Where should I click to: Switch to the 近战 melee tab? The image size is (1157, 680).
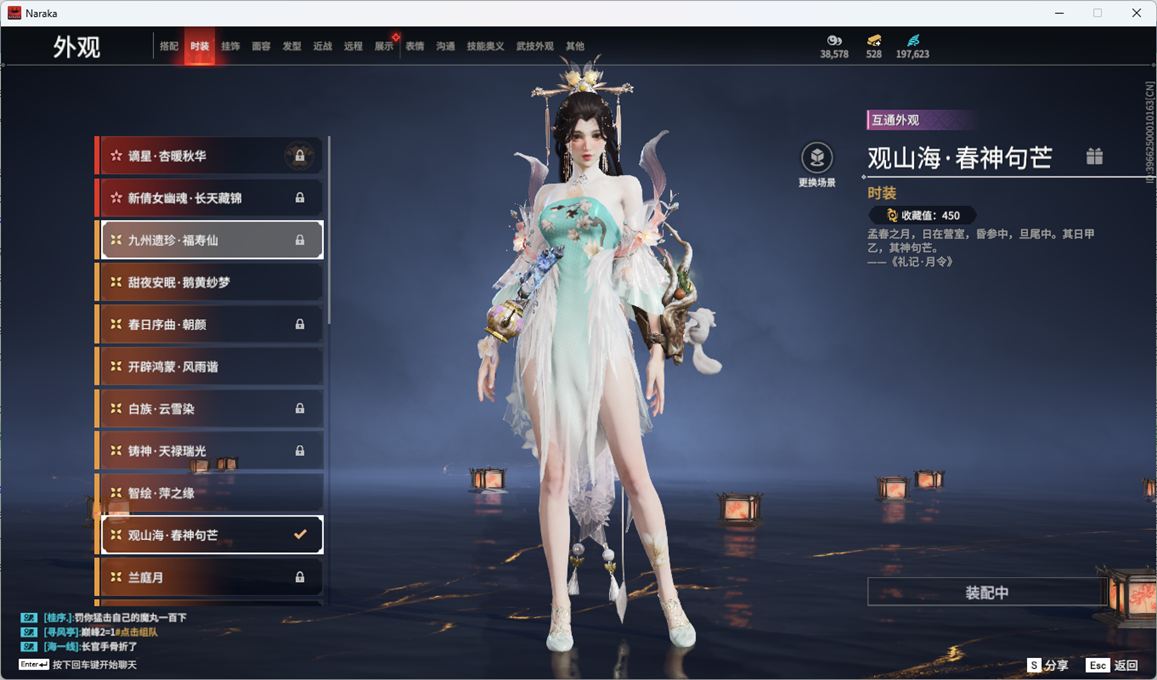pyautogui.click(x=322, y=46)
